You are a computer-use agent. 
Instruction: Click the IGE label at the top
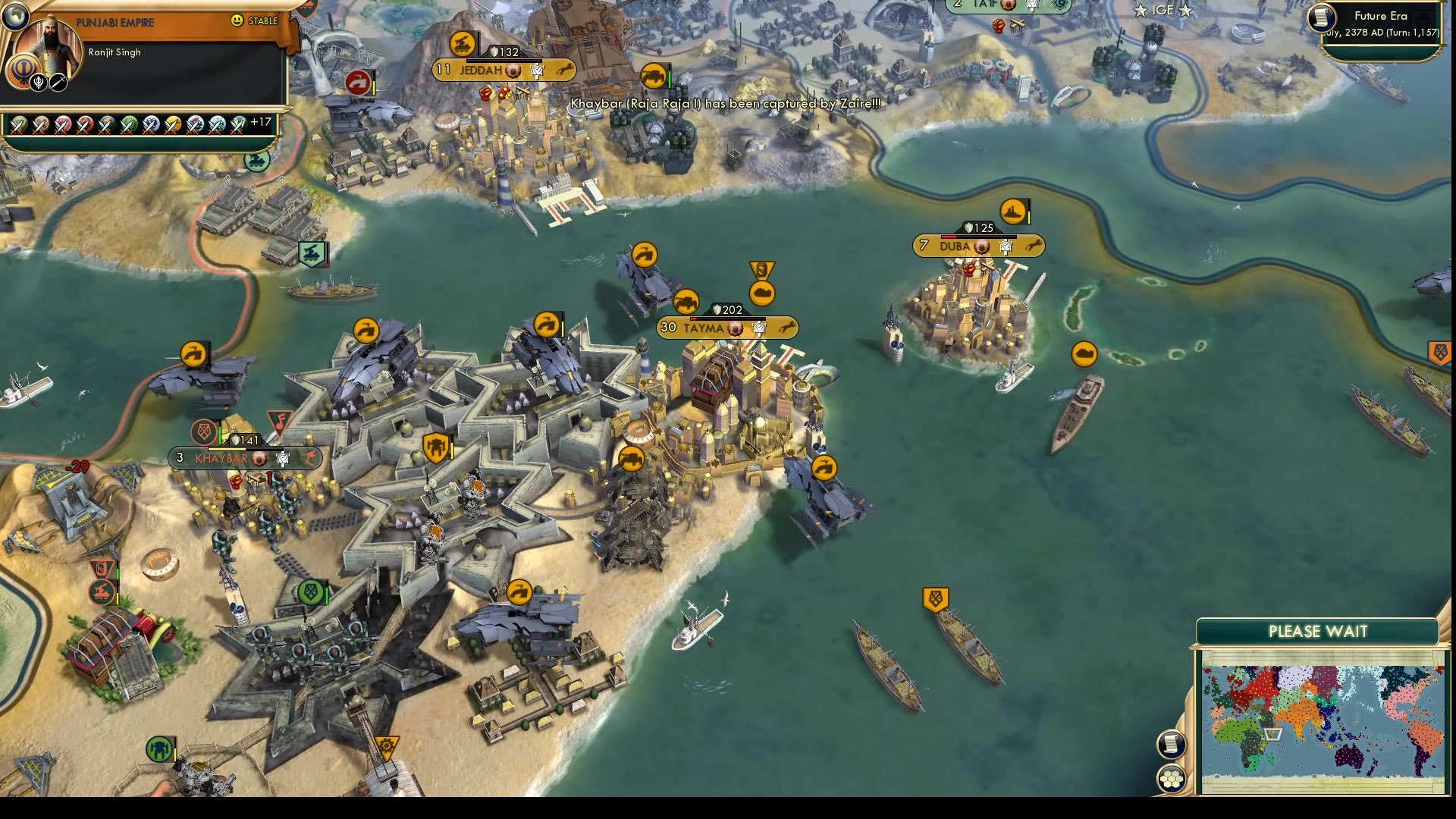(1164, 11)
